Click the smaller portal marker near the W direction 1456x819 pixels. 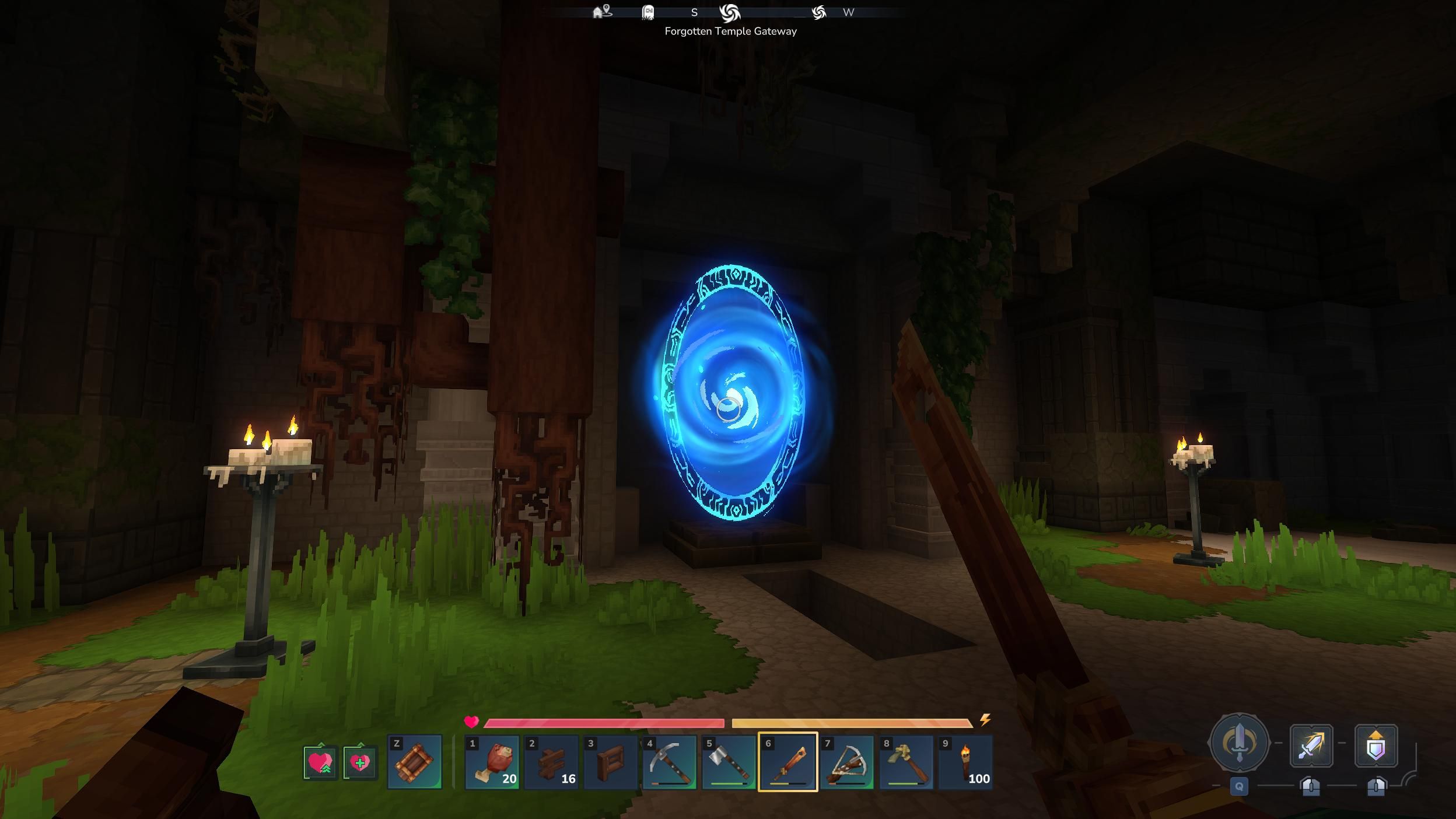point(820,12)
